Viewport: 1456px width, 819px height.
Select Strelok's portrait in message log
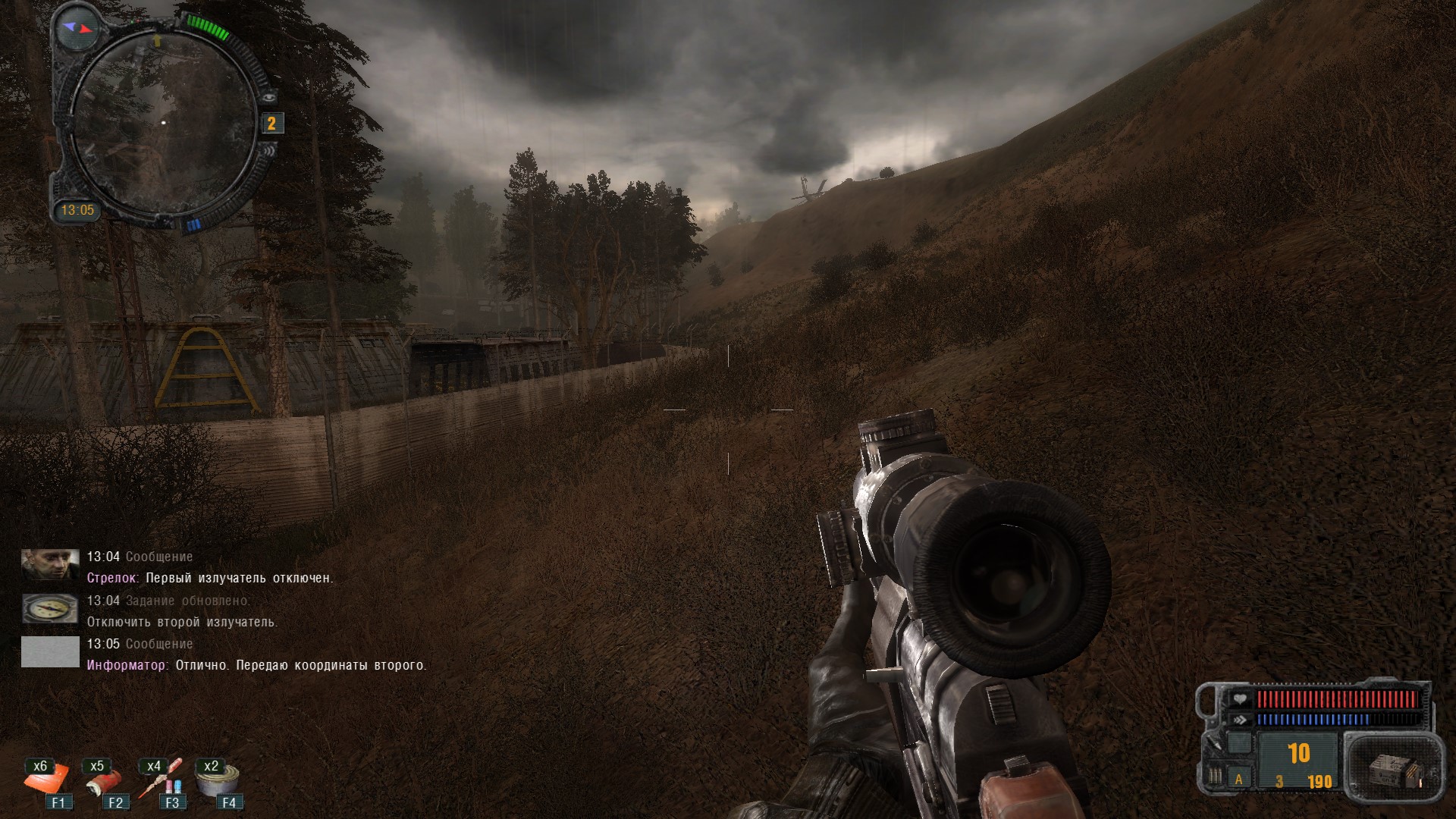pyautogui.click(x=50, y=565)
